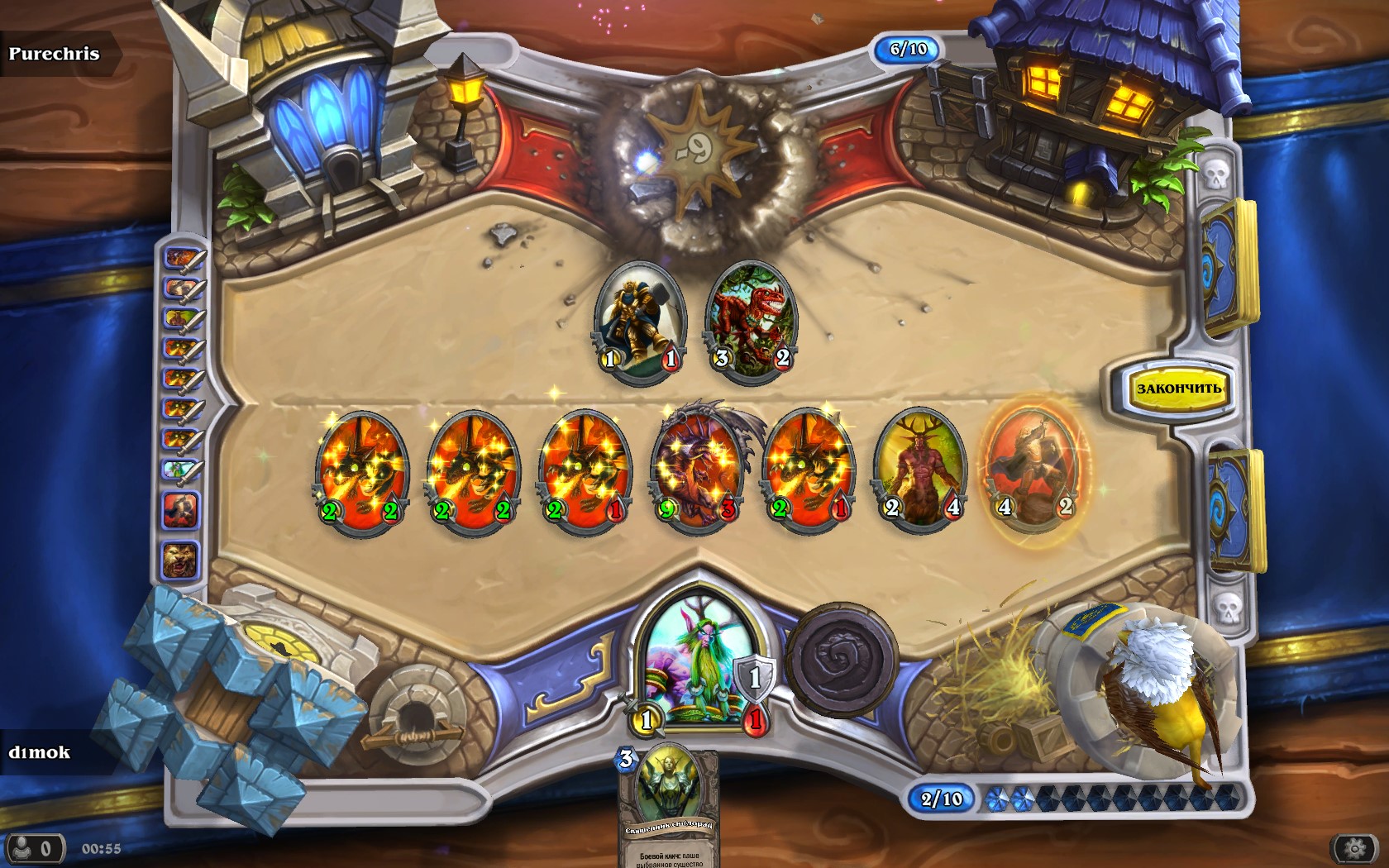Select the glowing 4/2 minion

[1033, 467]
